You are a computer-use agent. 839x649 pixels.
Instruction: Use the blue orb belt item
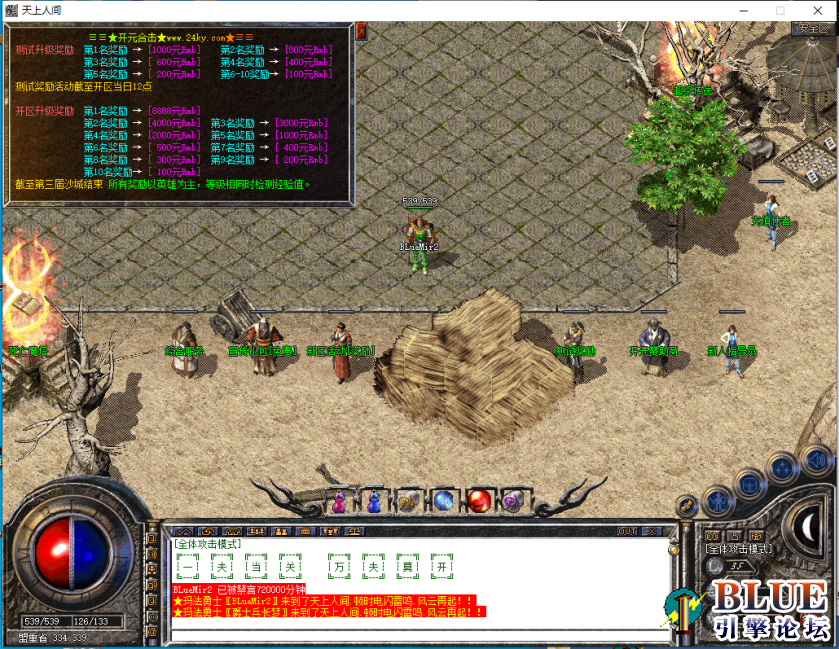point(444,500)
